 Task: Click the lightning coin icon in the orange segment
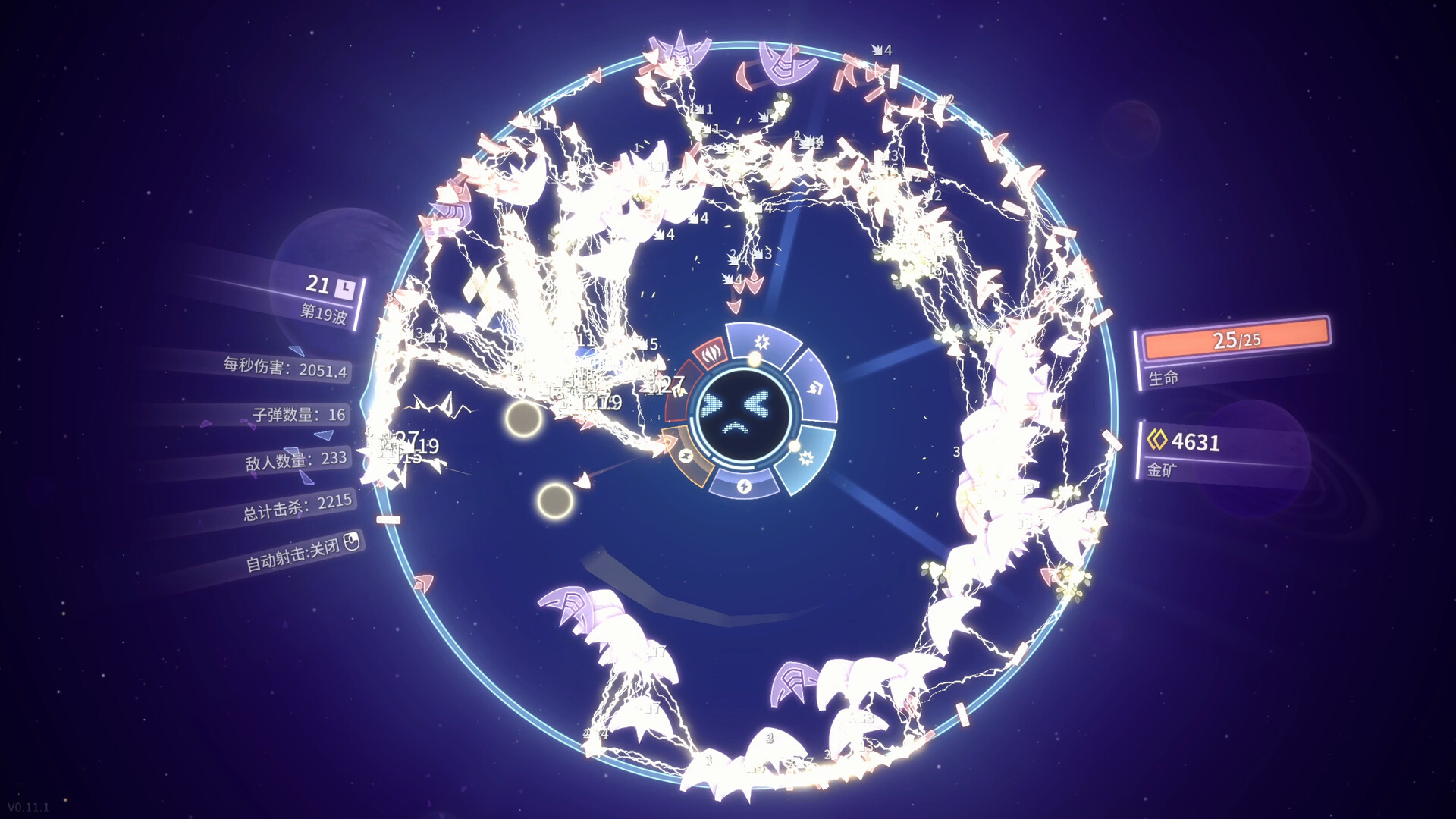(x=686, y=457)
